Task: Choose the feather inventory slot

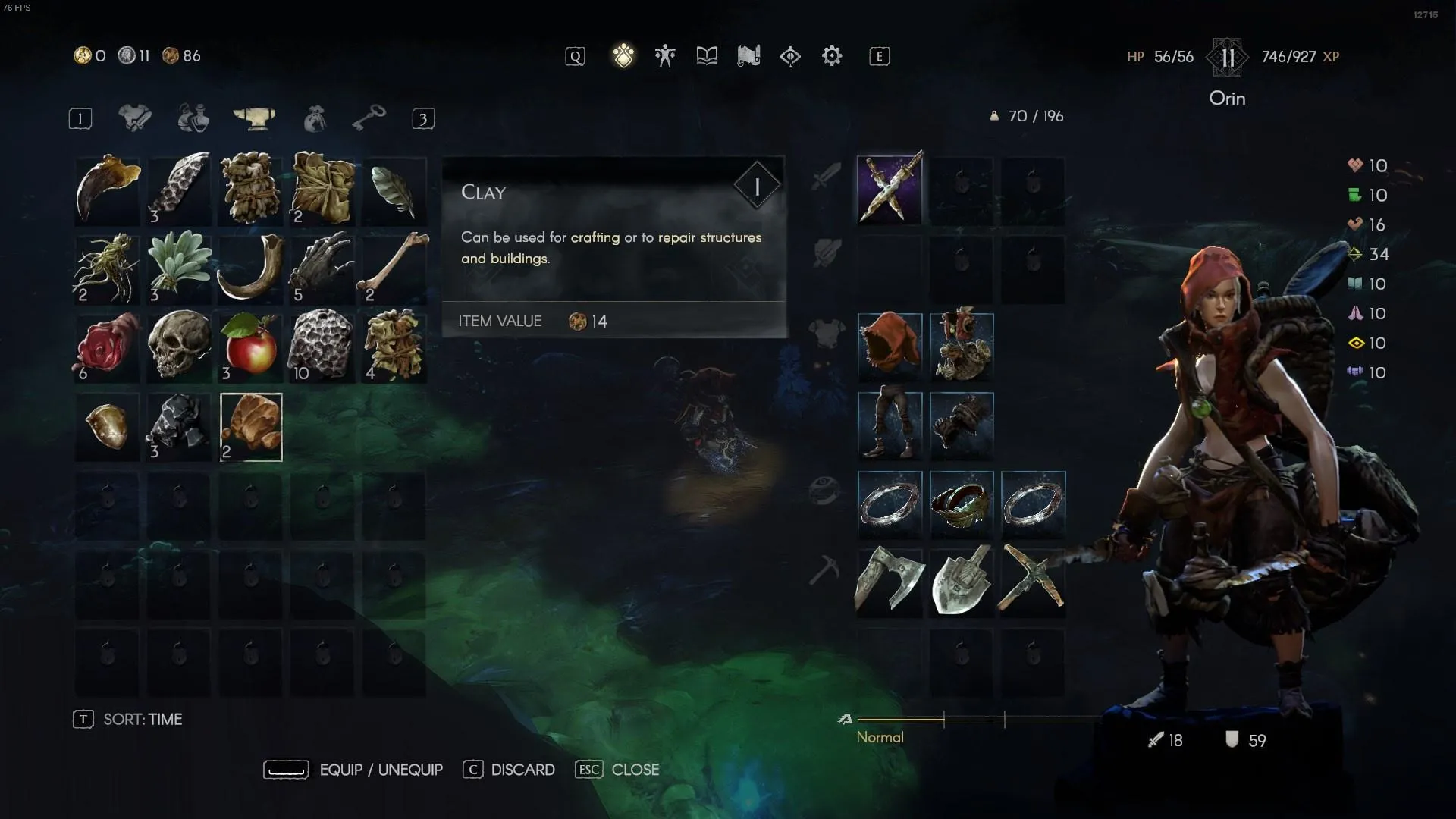Action: click(394, 190)
